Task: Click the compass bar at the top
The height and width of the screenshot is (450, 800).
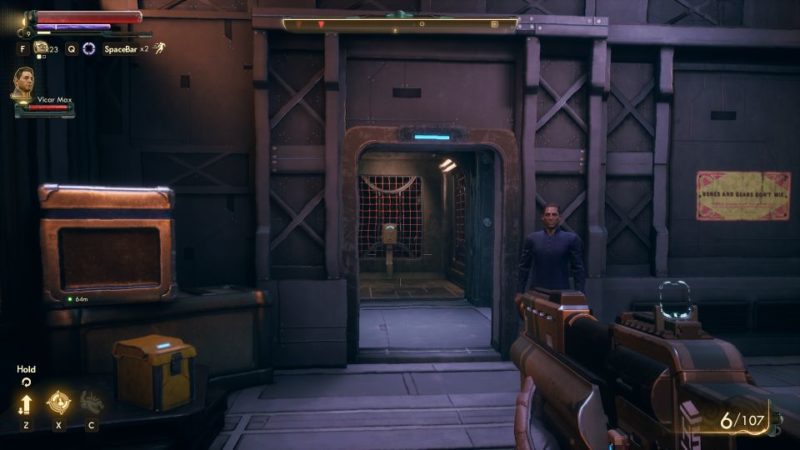Action: [x=400, y=23]
